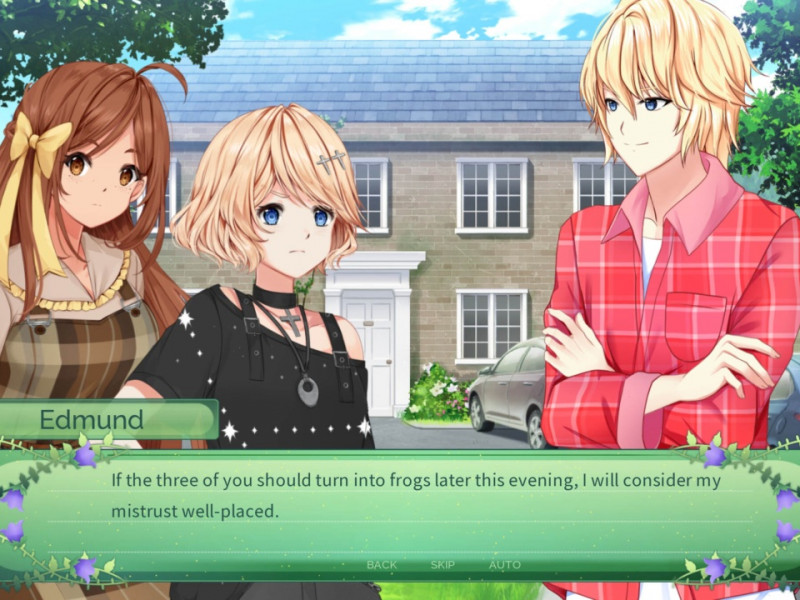
Task: Activate SKIP to fast-forward the text
Action: click(442, 565)
